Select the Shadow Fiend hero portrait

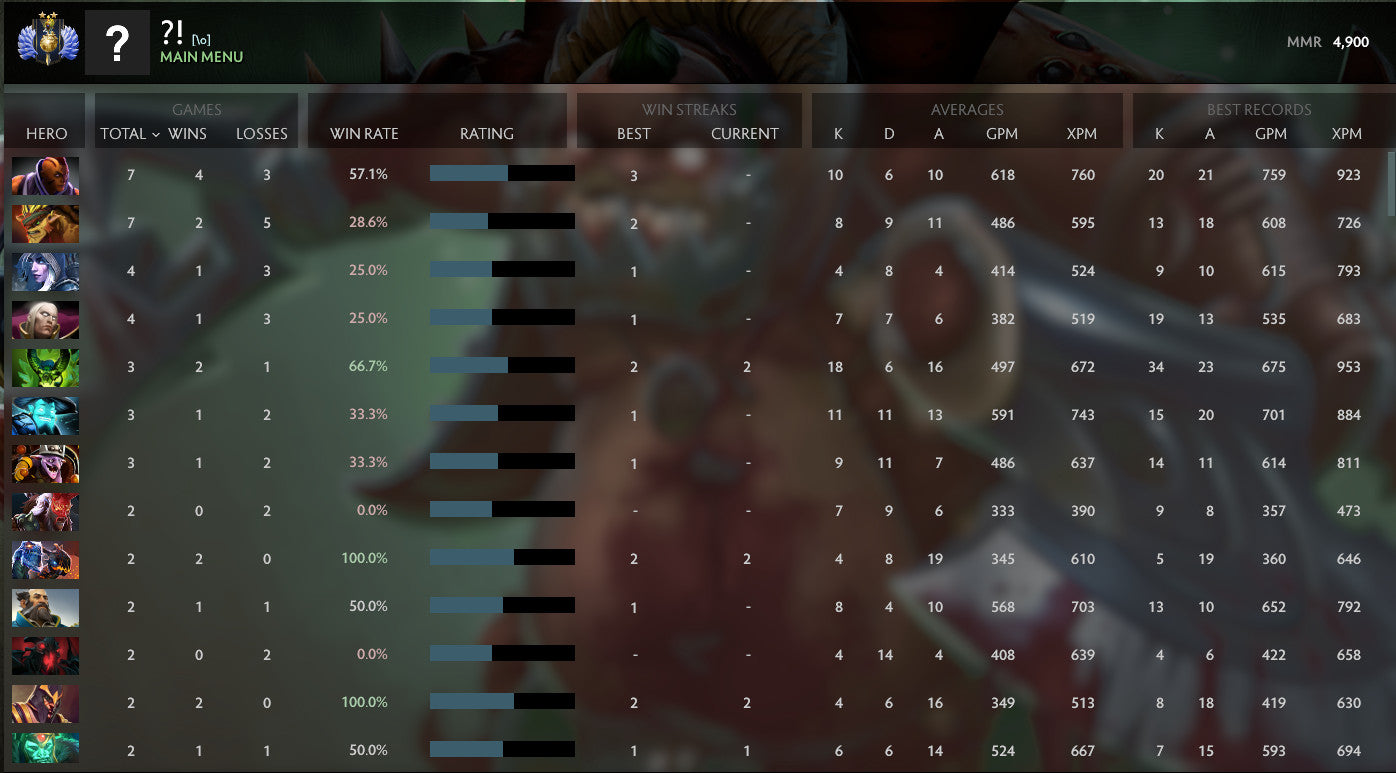pos(44,655)
